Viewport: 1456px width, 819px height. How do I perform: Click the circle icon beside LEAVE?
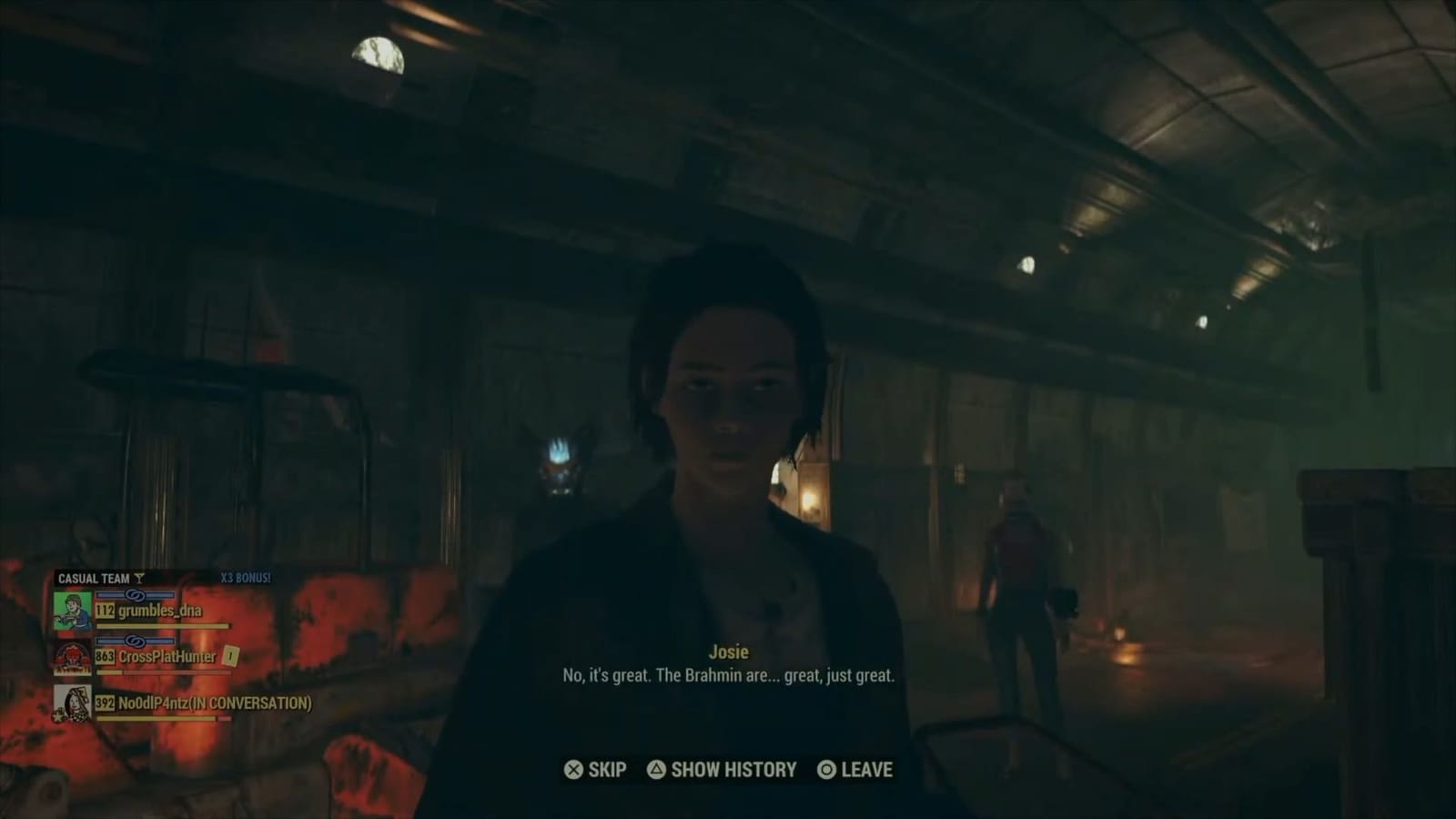[826, 770]
